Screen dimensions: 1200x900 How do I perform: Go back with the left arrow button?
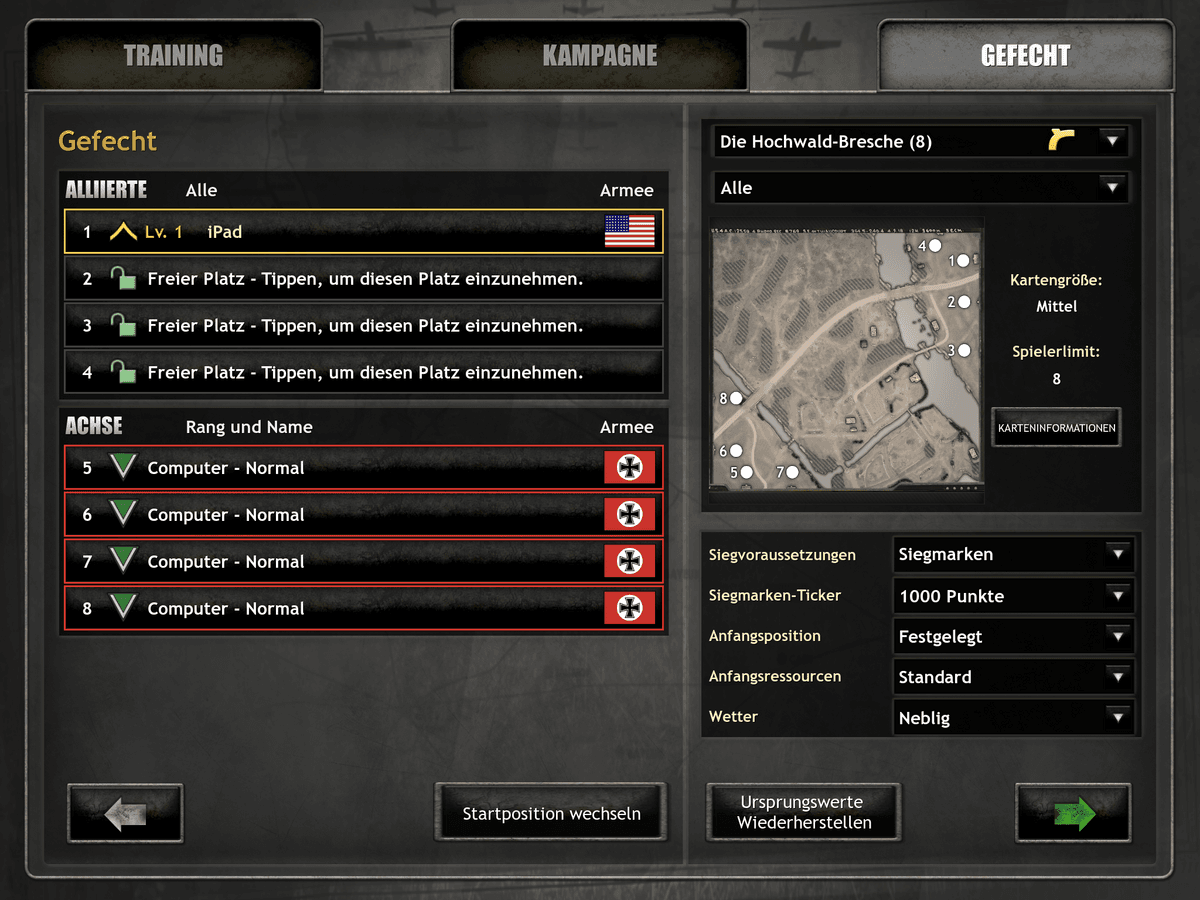[x=125, y=814]
